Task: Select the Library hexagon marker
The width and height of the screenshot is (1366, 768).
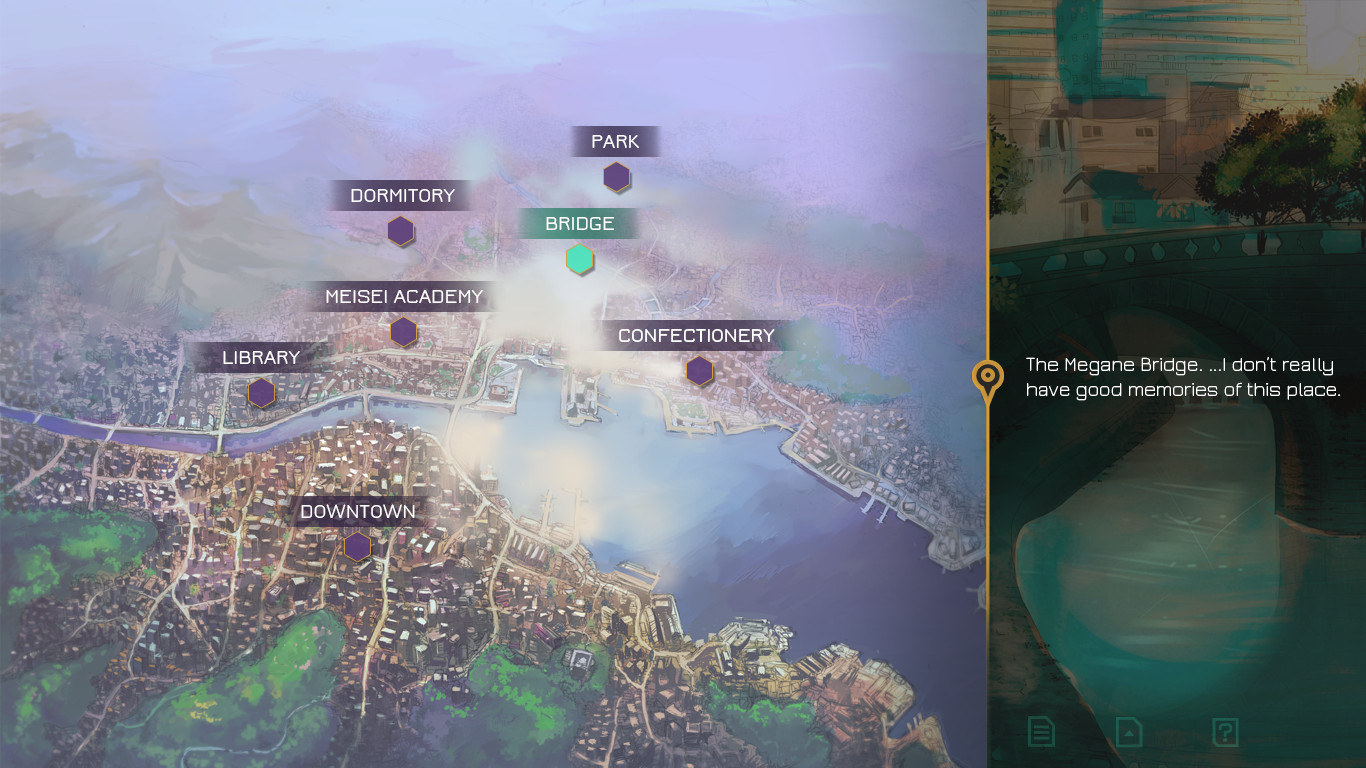Action: 260,394
